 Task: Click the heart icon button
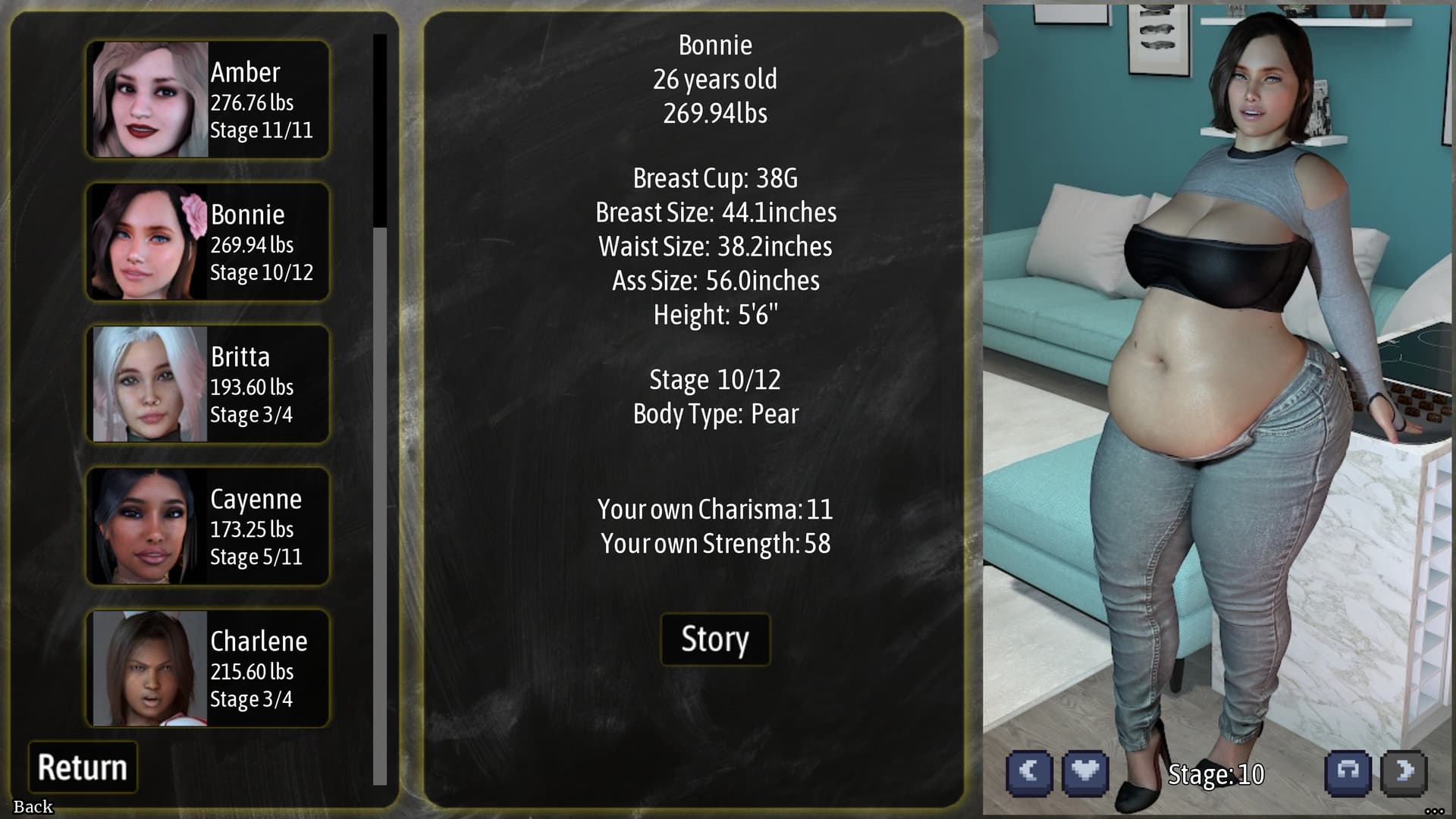1085,773
